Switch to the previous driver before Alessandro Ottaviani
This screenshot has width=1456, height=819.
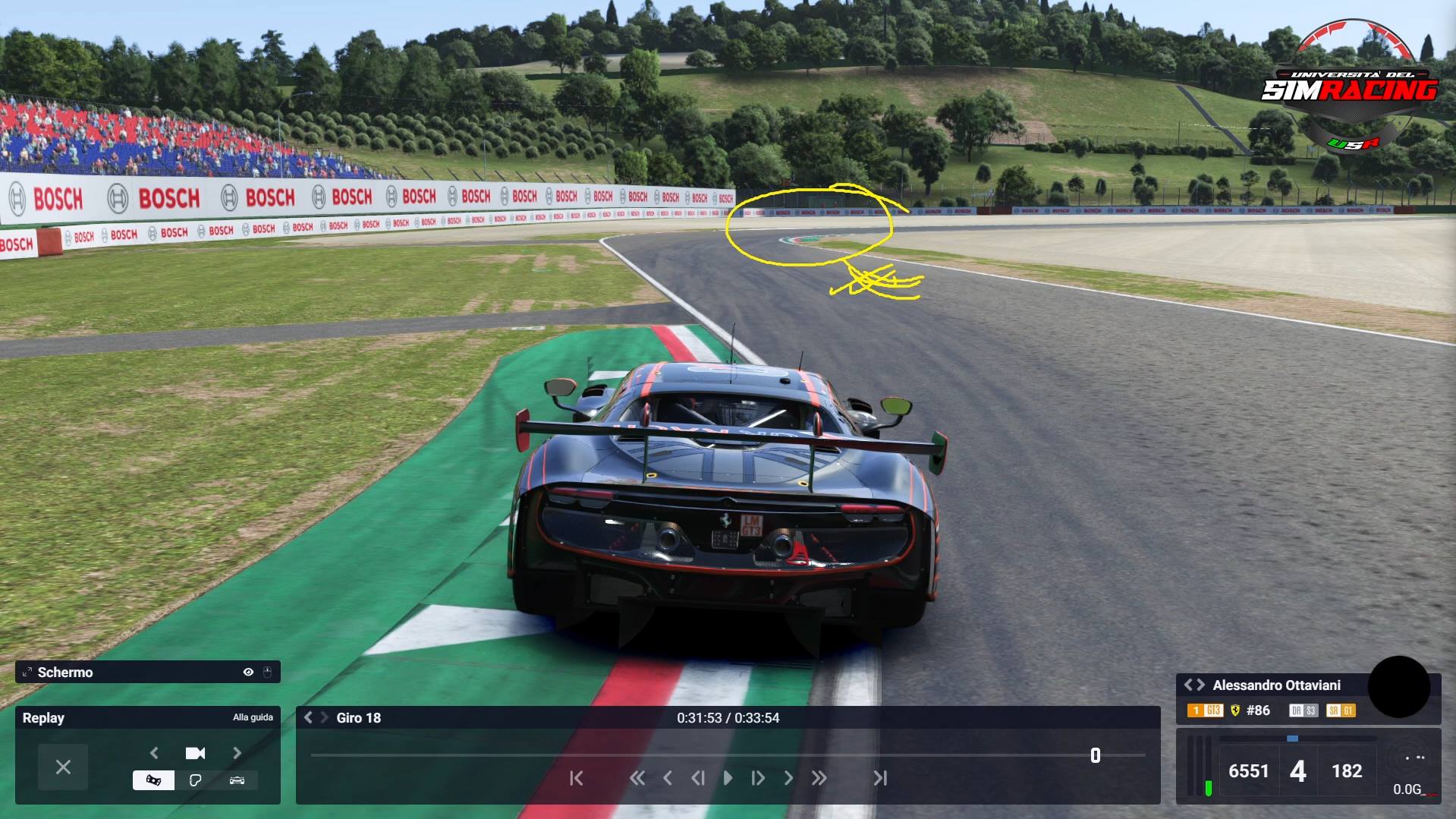[1188, 685]
